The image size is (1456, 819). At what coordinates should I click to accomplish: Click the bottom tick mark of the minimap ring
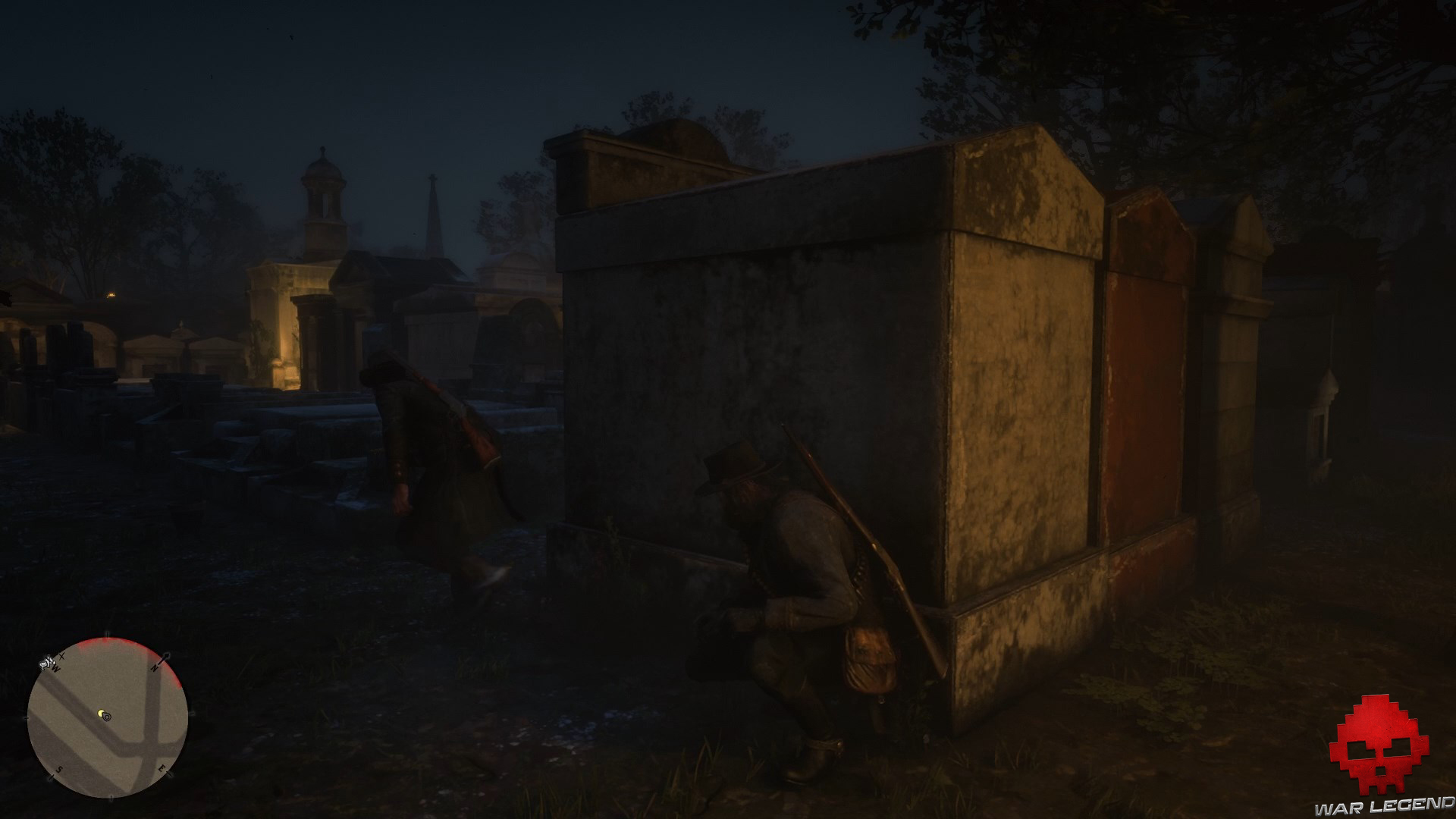(111, 799)
